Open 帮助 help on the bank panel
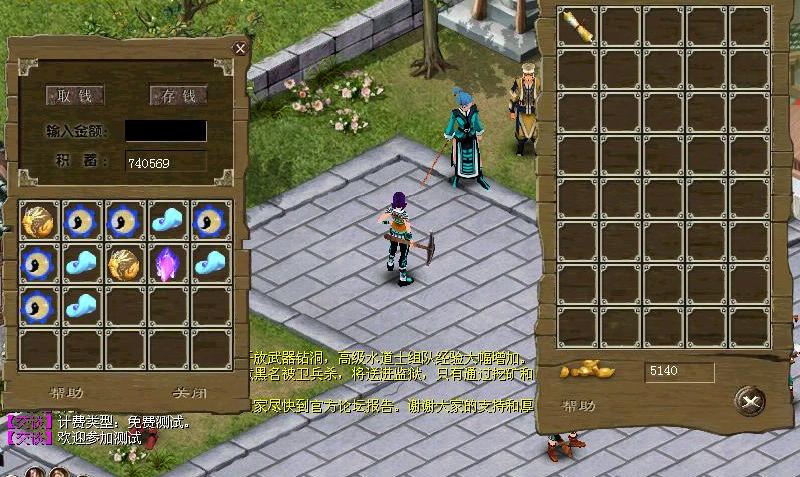 pos(67,391)
